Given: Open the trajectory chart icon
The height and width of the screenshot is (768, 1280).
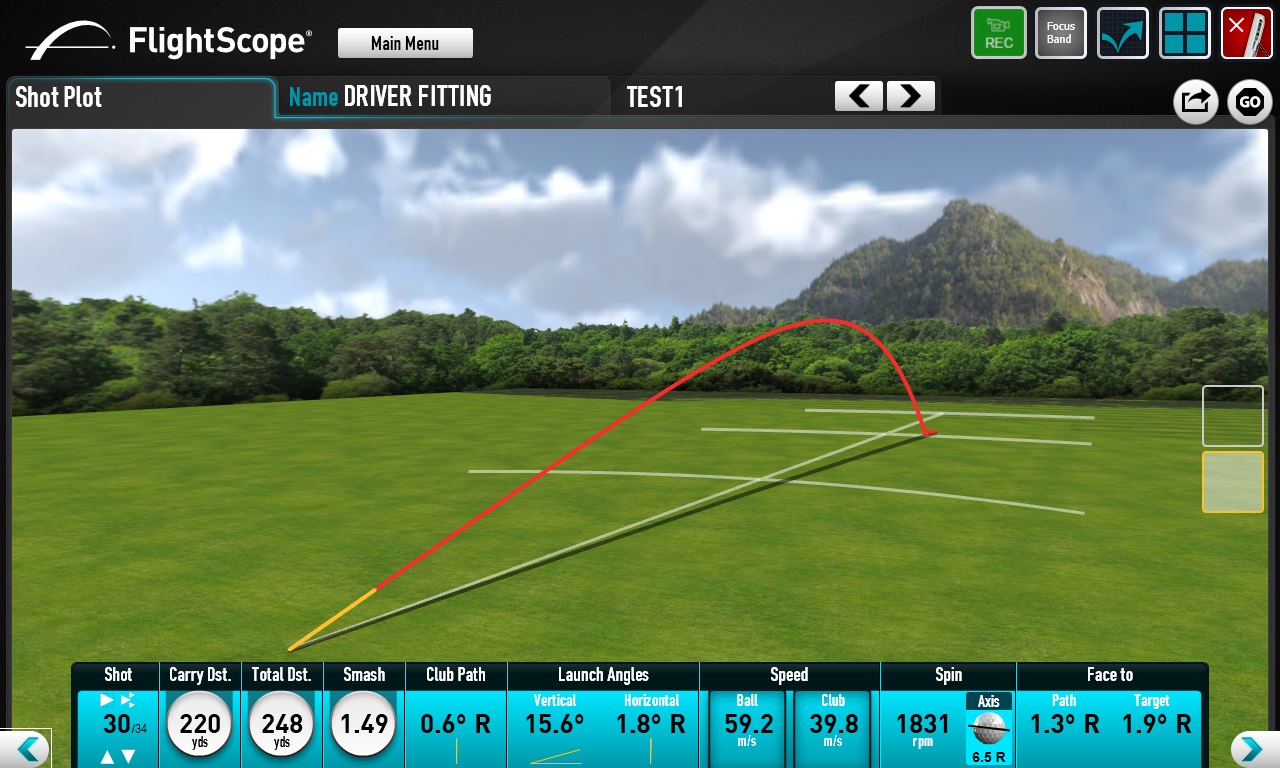Looking at the screenshot, I should pyautogui.click(x=1122, y=33).
